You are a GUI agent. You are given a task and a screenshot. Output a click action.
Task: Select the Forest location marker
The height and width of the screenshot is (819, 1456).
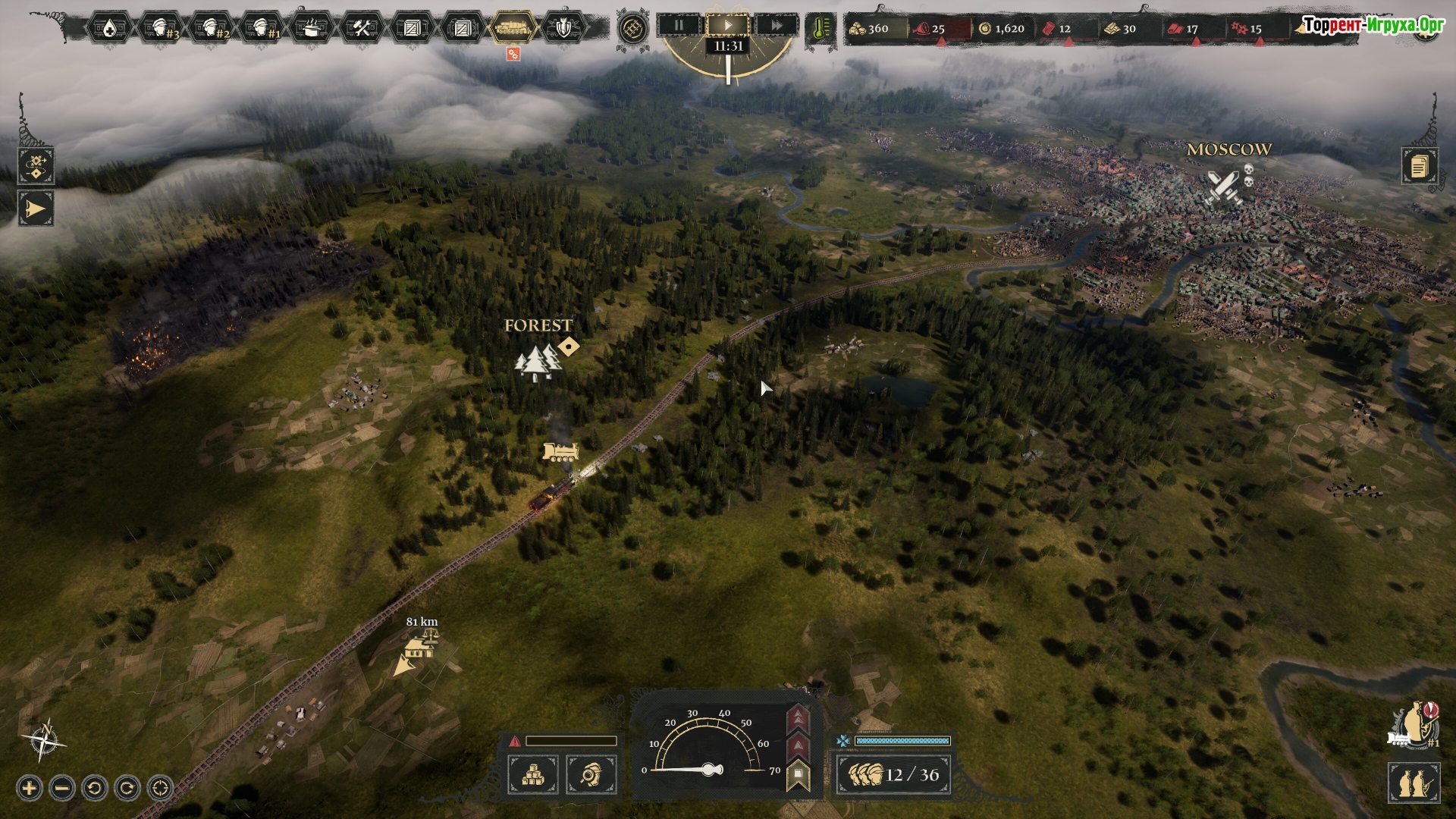538,361
